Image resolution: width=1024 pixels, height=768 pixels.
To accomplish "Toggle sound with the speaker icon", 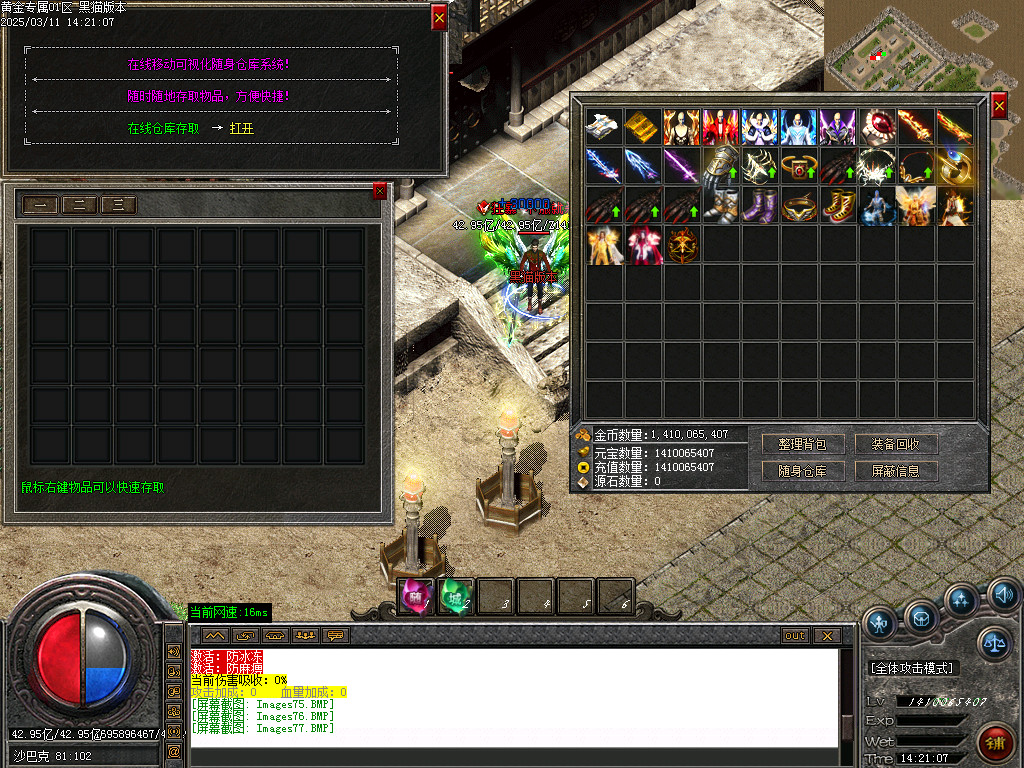I will pos(1003,596).
